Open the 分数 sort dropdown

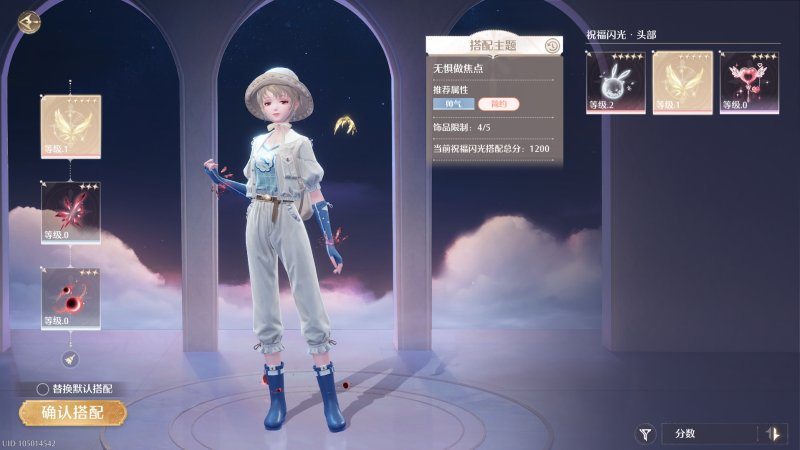(x=710, y=434)
